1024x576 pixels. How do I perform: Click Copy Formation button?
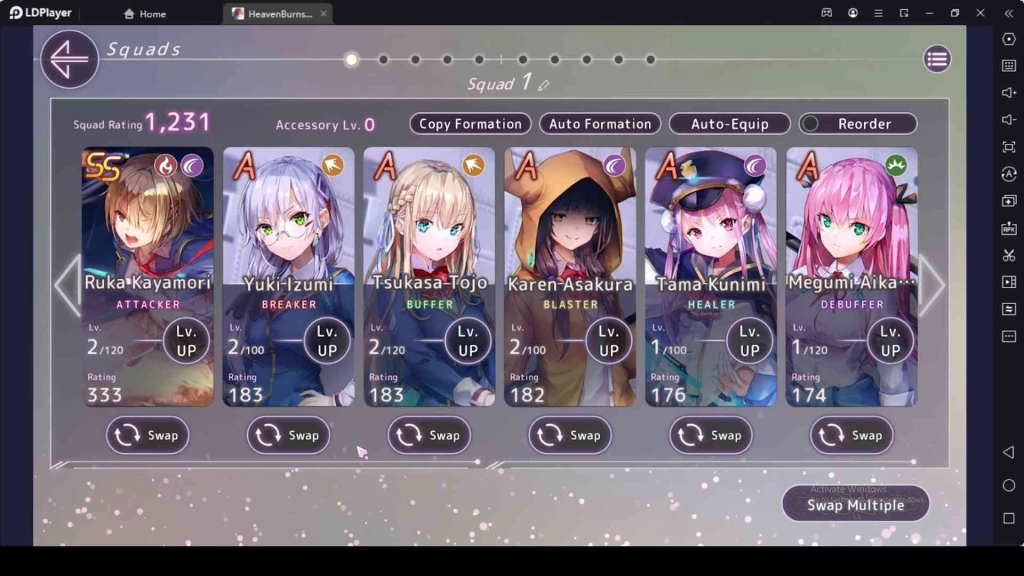tap(470, 124)
